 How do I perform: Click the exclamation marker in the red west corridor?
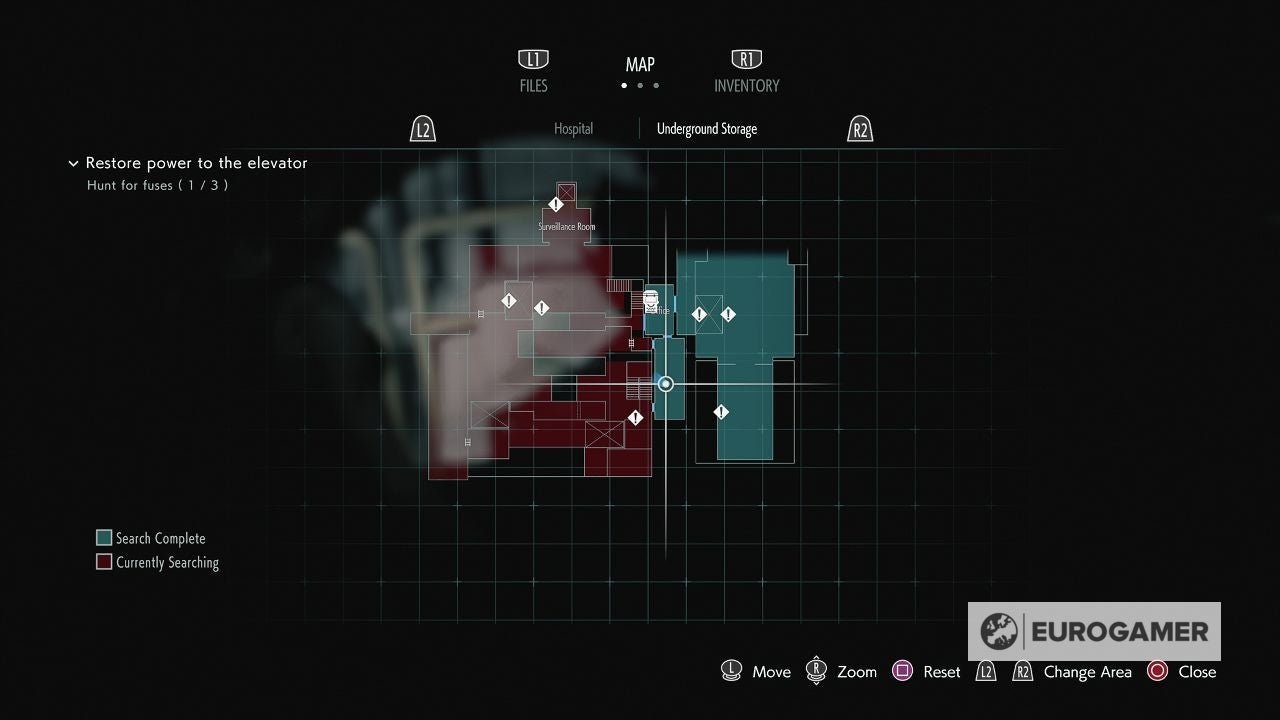coord(508,299)
